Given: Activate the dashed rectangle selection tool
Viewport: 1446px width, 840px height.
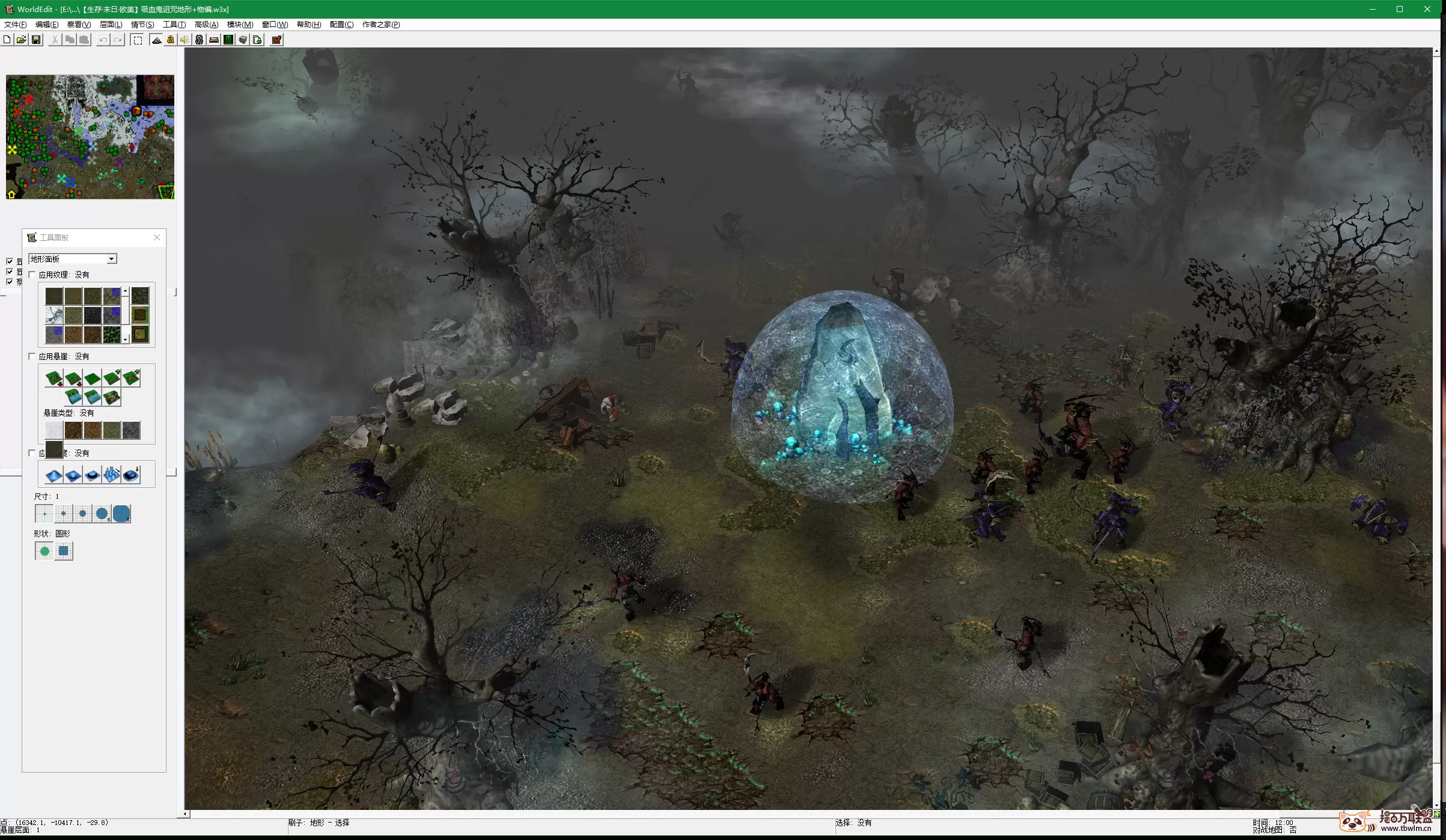Looking at the screenshot, I should point(138,40).
